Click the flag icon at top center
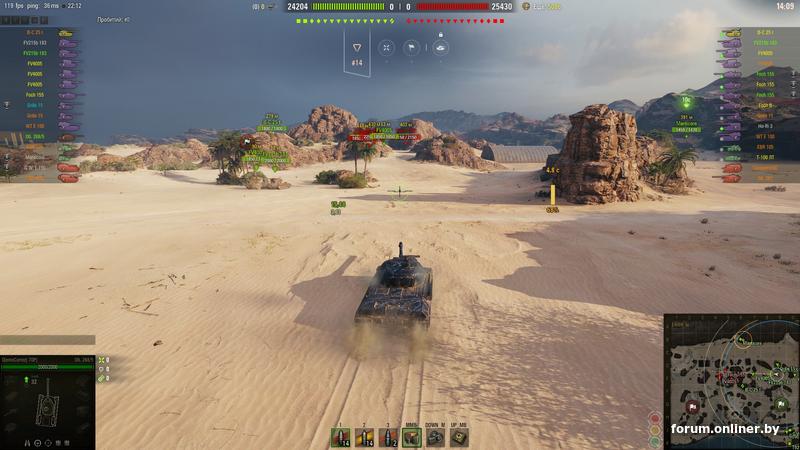 coord(411,47)
